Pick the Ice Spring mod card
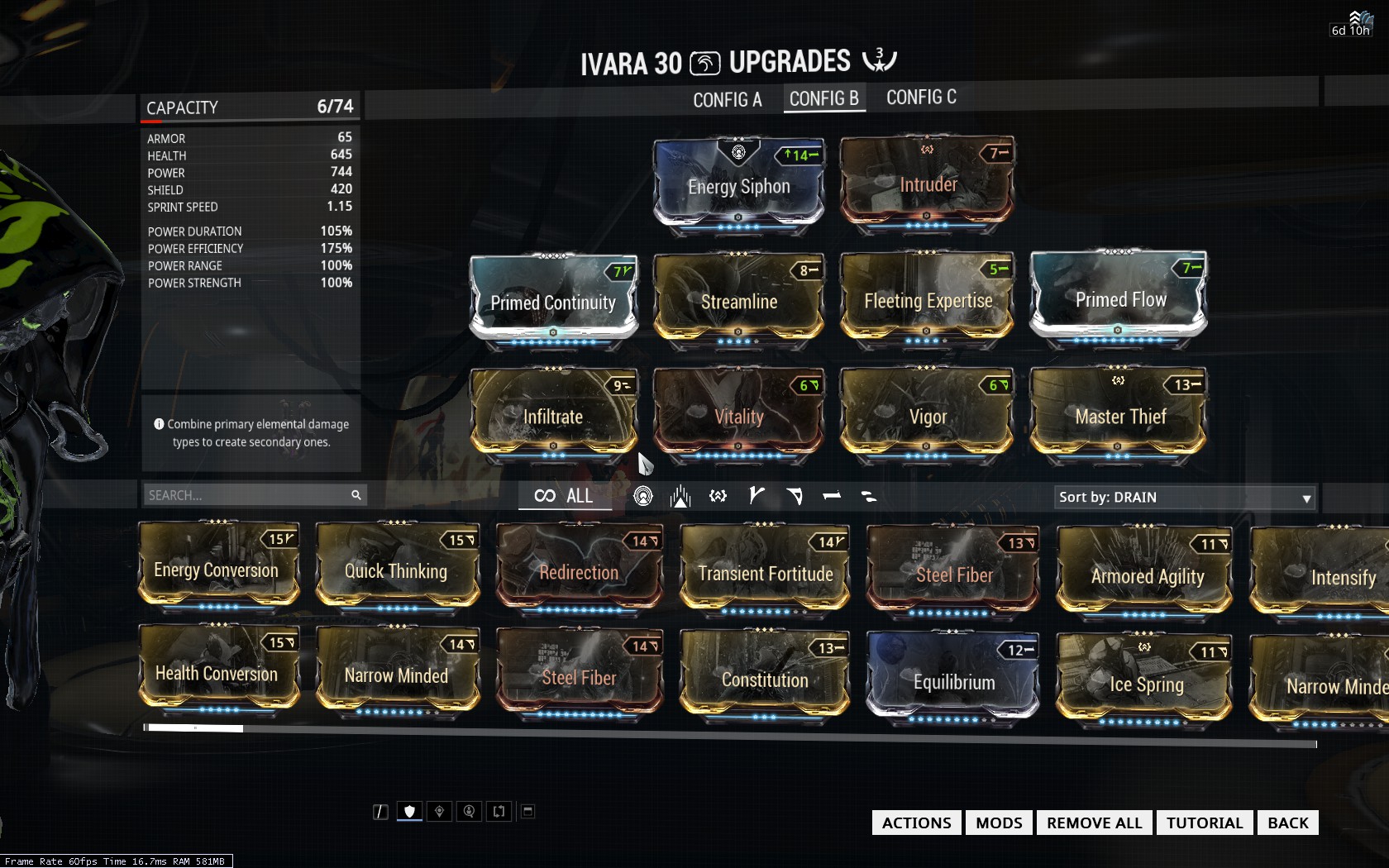1389x868 pixels. pos(1145,683)
